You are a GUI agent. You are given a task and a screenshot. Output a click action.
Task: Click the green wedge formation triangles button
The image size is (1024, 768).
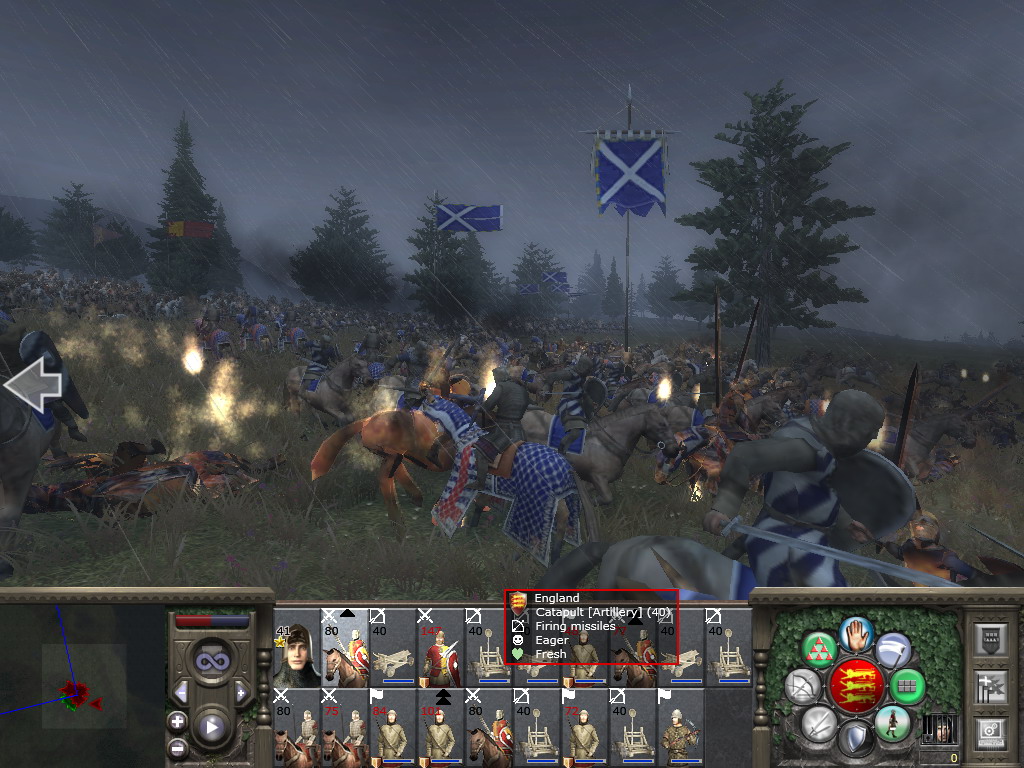click(820, 650)
